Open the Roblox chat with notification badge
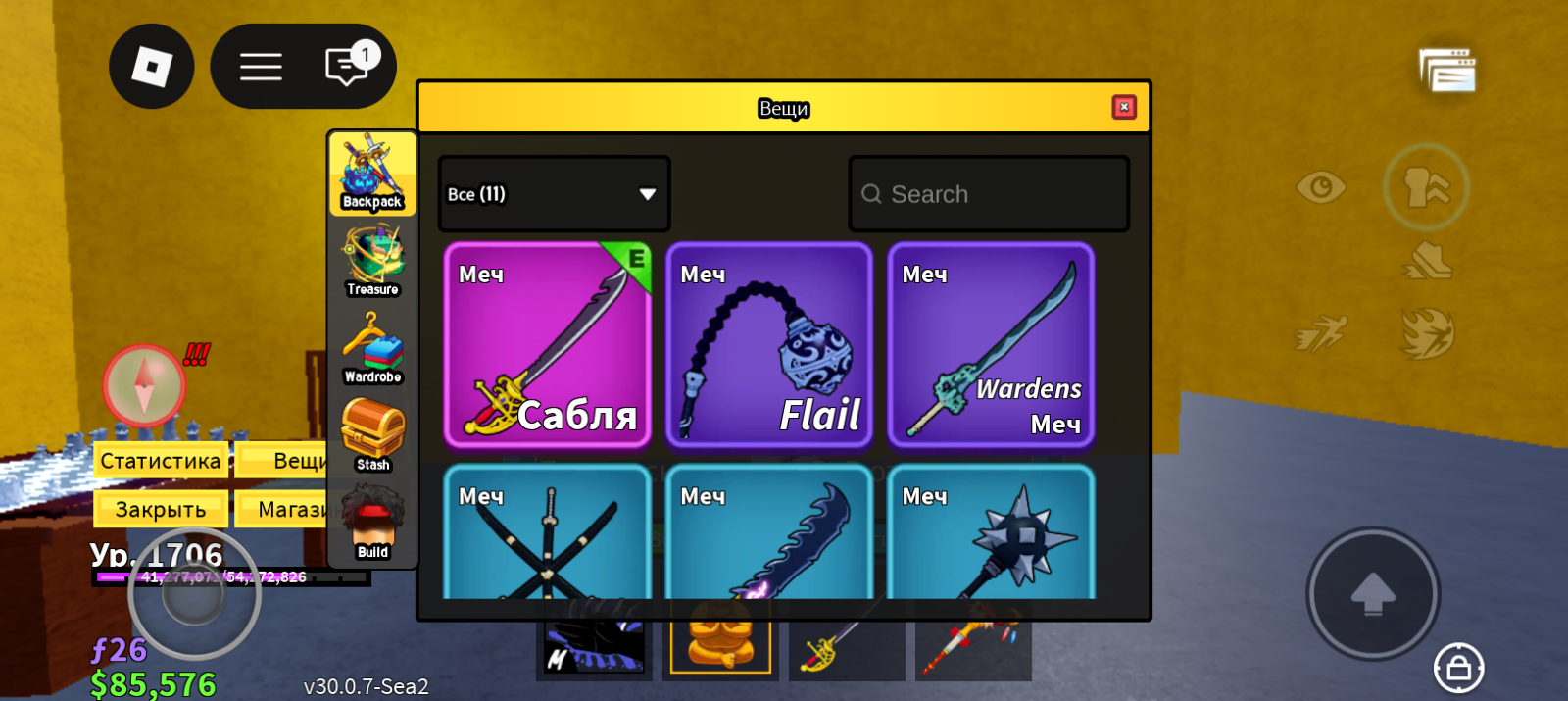 (x=347, y=67)
